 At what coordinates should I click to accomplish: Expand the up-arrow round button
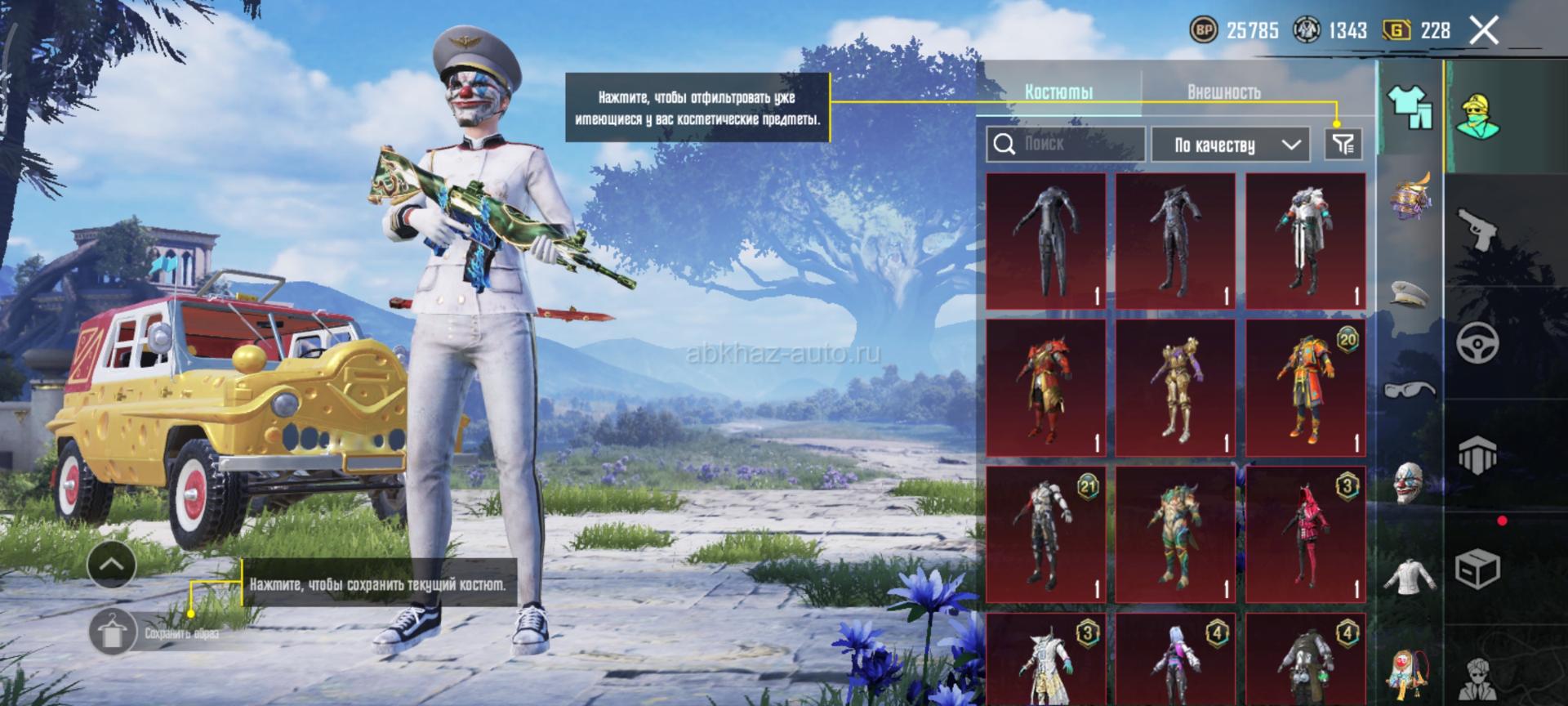click(112, 564)
